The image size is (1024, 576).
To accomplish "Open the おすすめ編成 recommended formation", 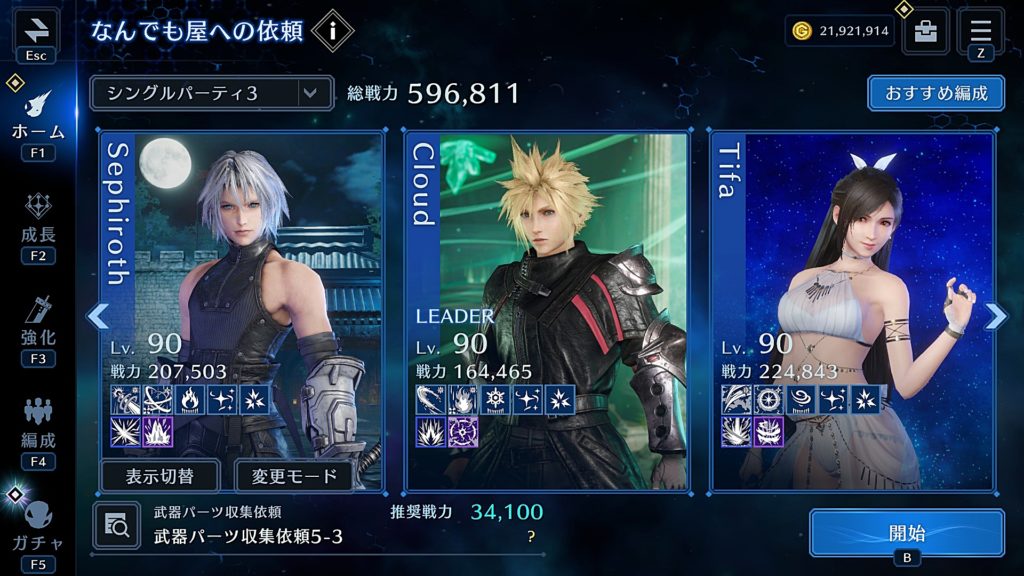I will [x=936, y=94].
